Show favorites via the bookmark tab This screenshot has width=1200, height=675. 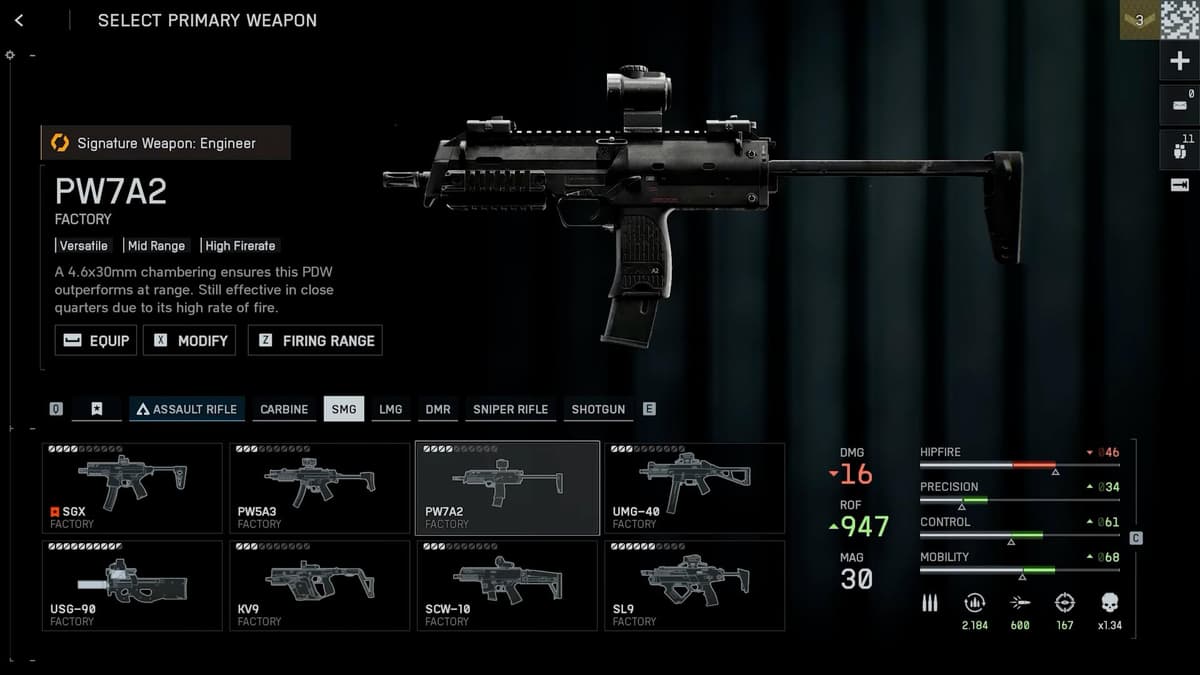[97, 409]
